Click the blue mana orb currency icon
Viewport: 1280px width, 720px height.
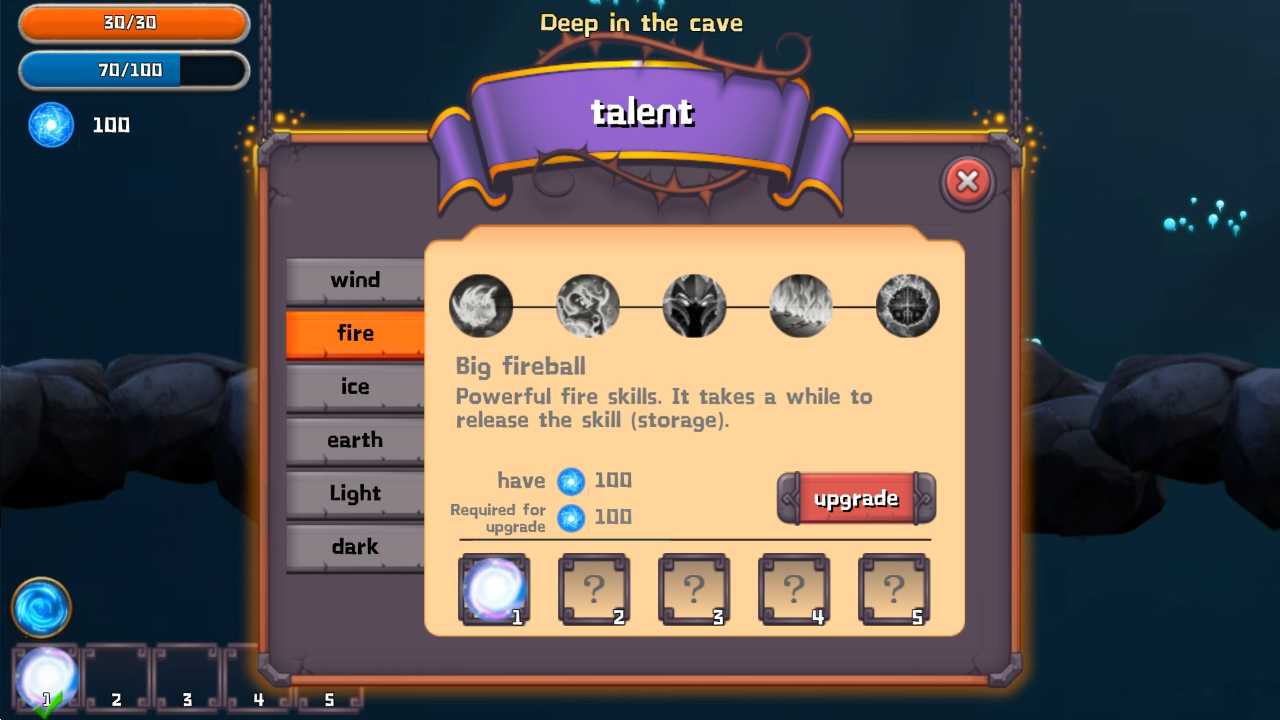point(50,125)
